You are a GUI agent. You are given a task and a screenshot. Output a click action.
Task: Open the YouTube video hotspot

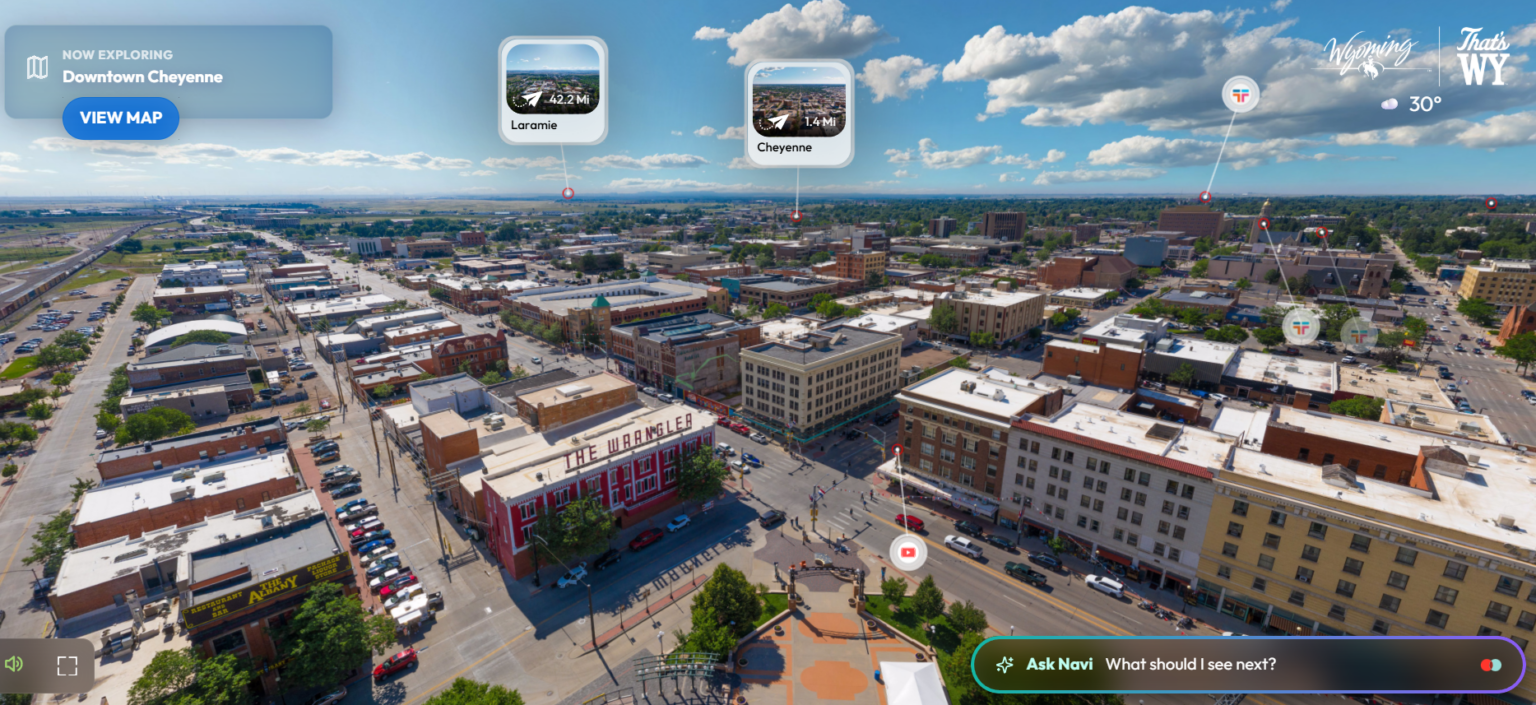tap(908, 552)
